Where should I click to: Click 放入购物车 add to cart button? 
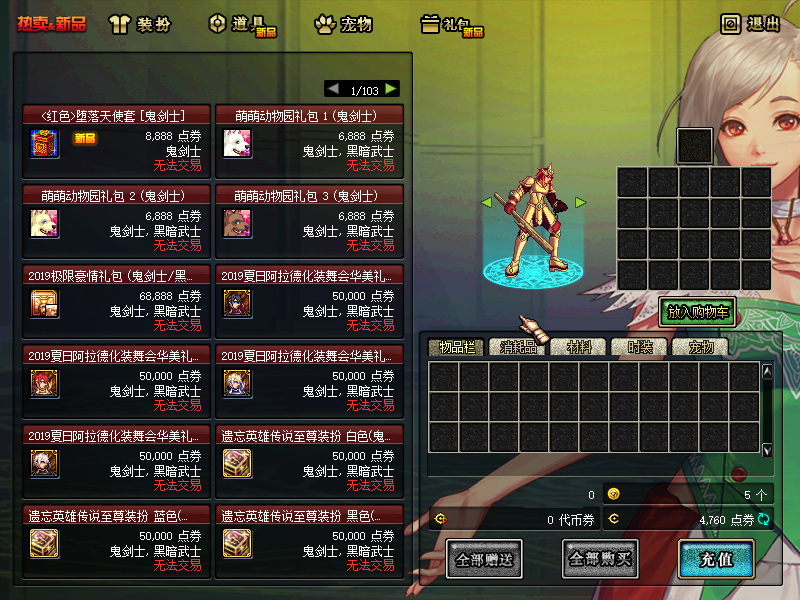tap(697, 313)
